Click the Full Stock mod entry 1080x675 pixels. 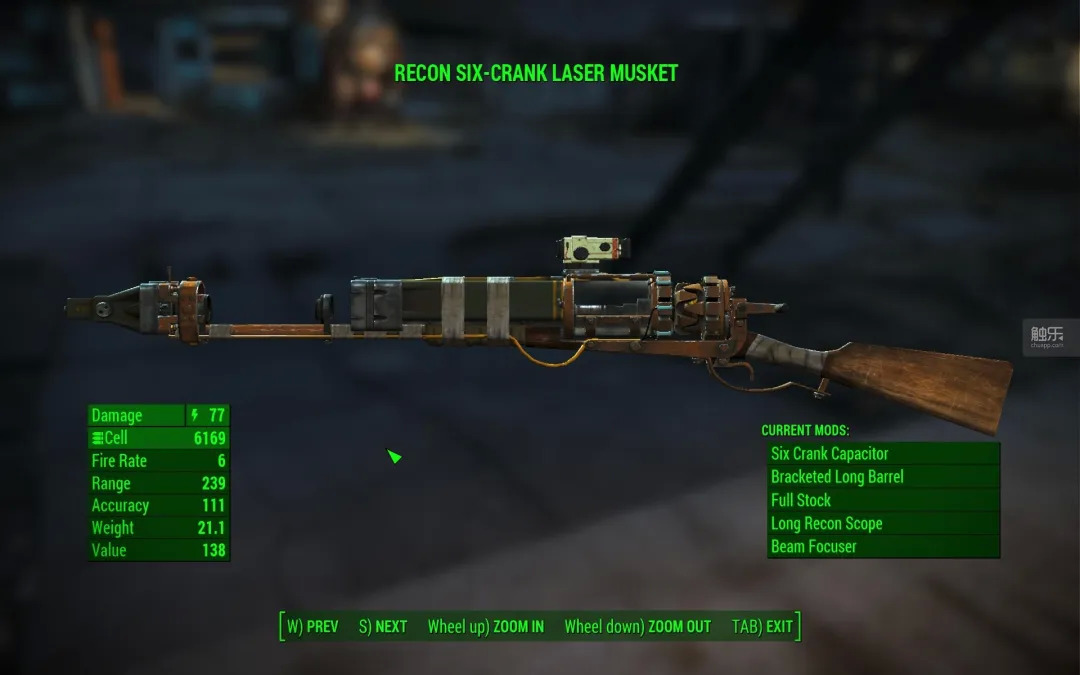(883, 500)
